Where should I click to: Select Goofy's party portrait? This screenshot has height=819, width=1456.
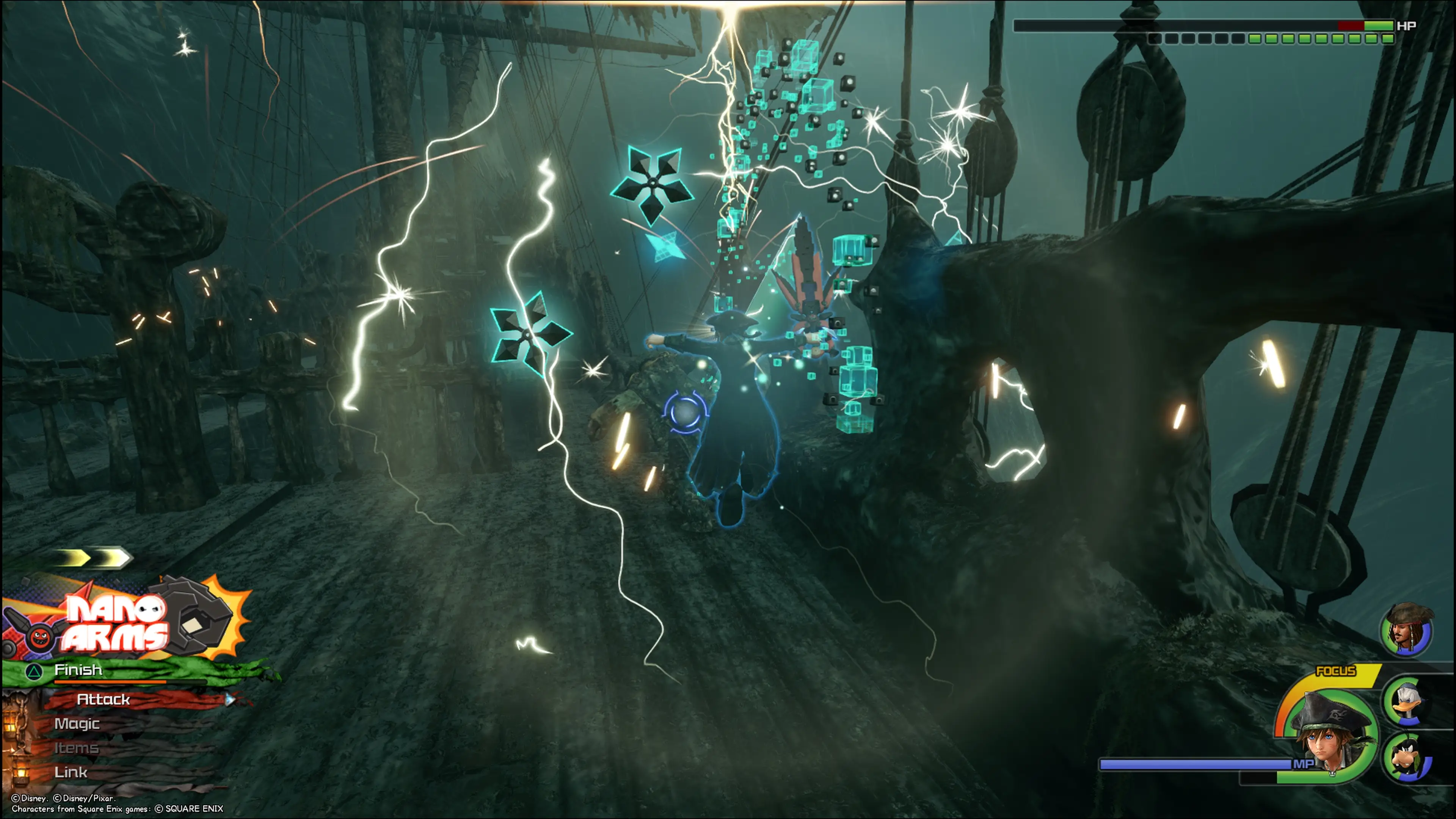1407,756
